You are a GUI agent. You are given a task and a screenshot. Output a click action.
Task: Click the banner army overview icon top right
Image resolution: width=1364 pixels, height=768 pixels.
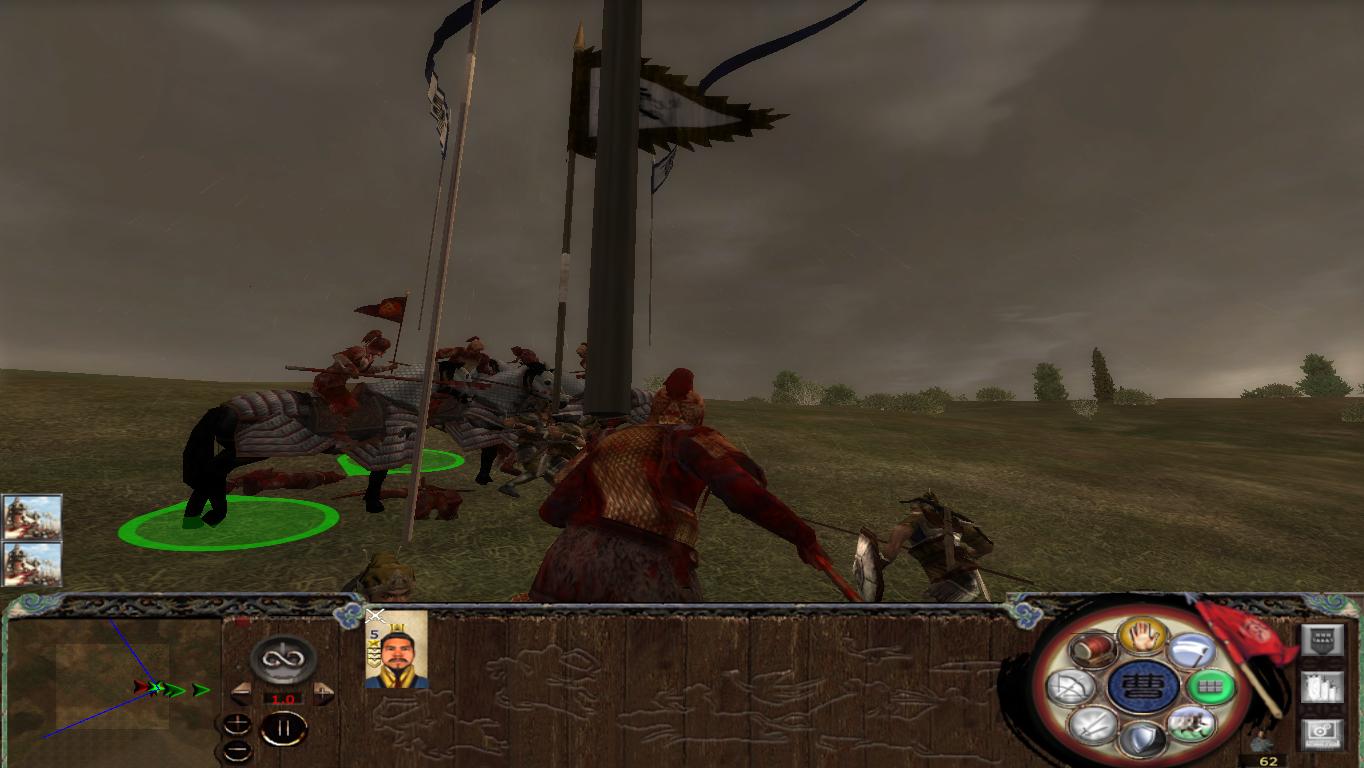1320,638
